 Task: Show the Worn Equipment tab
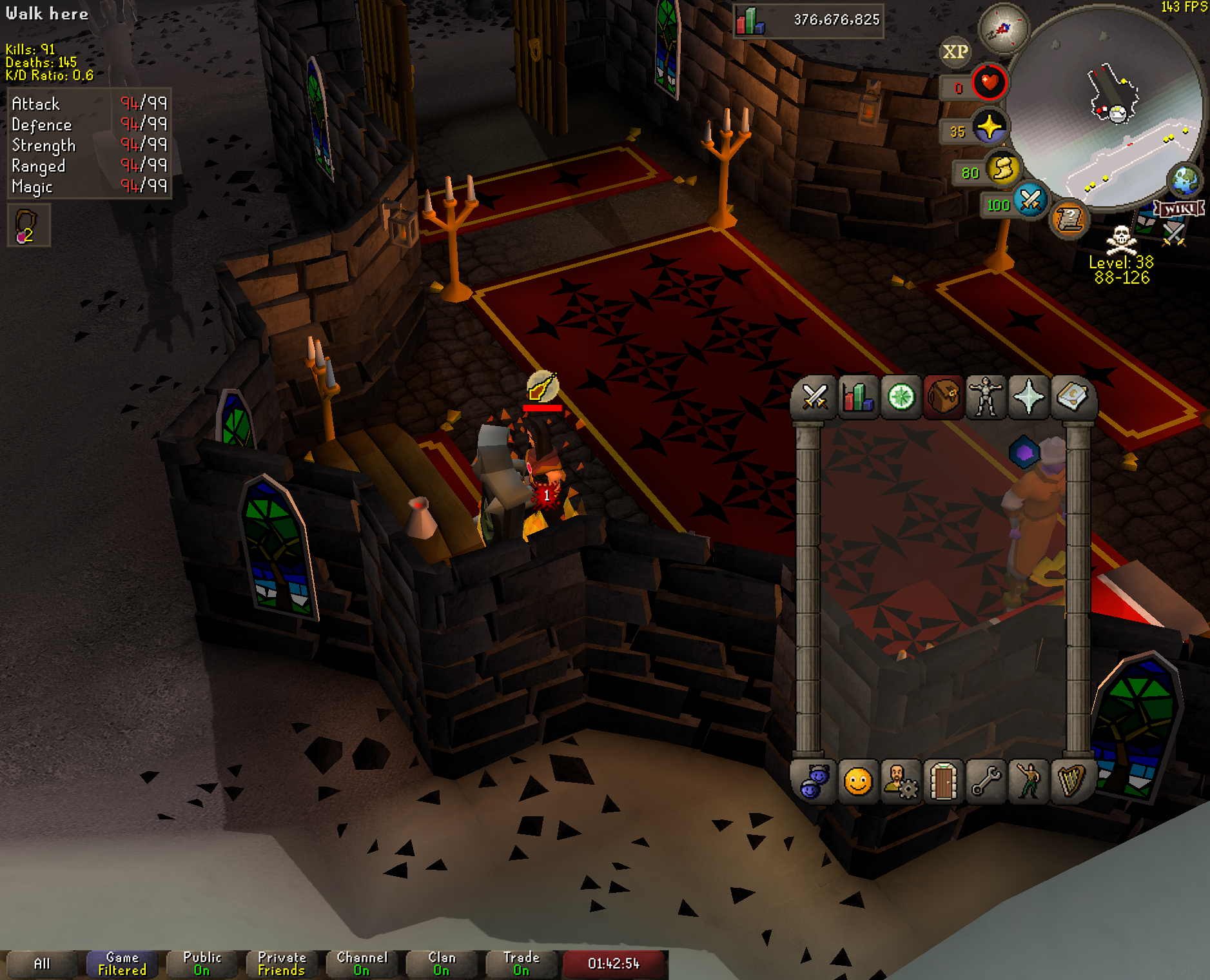(x=986, y=397)
